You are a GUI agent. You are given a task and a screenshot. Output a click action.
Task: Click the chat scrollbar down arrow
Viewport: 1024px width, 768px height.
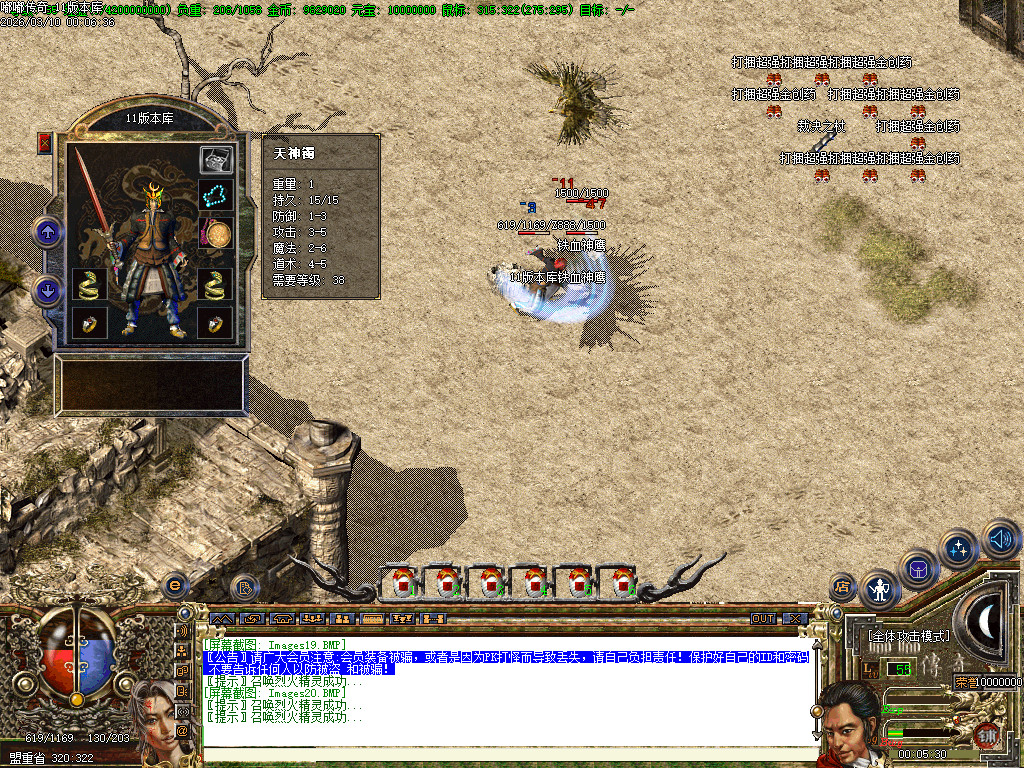pyautogui.click(x=817, y=736)
